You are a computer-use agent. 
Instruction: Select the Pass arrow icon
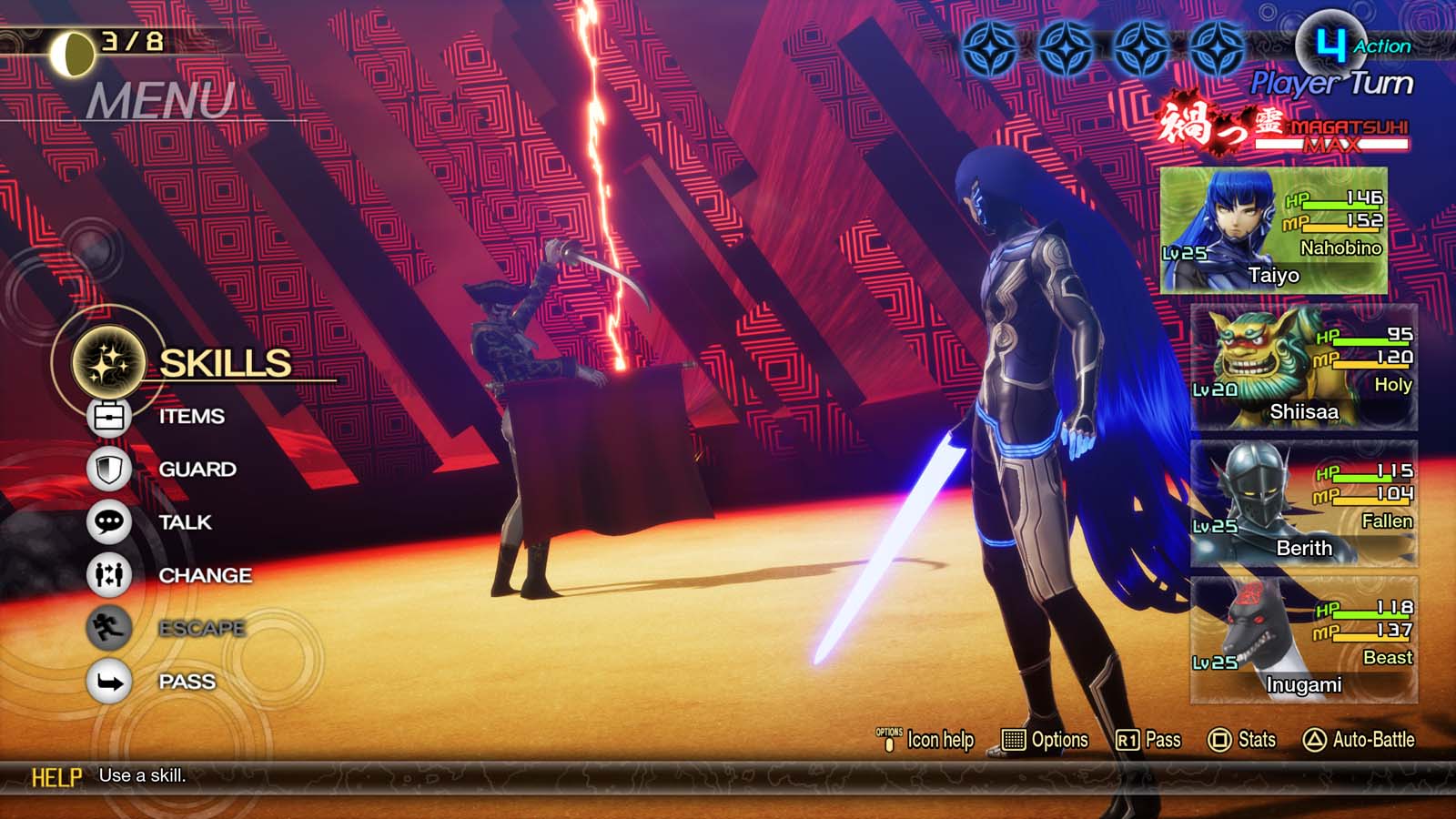(x=108, y=681)
